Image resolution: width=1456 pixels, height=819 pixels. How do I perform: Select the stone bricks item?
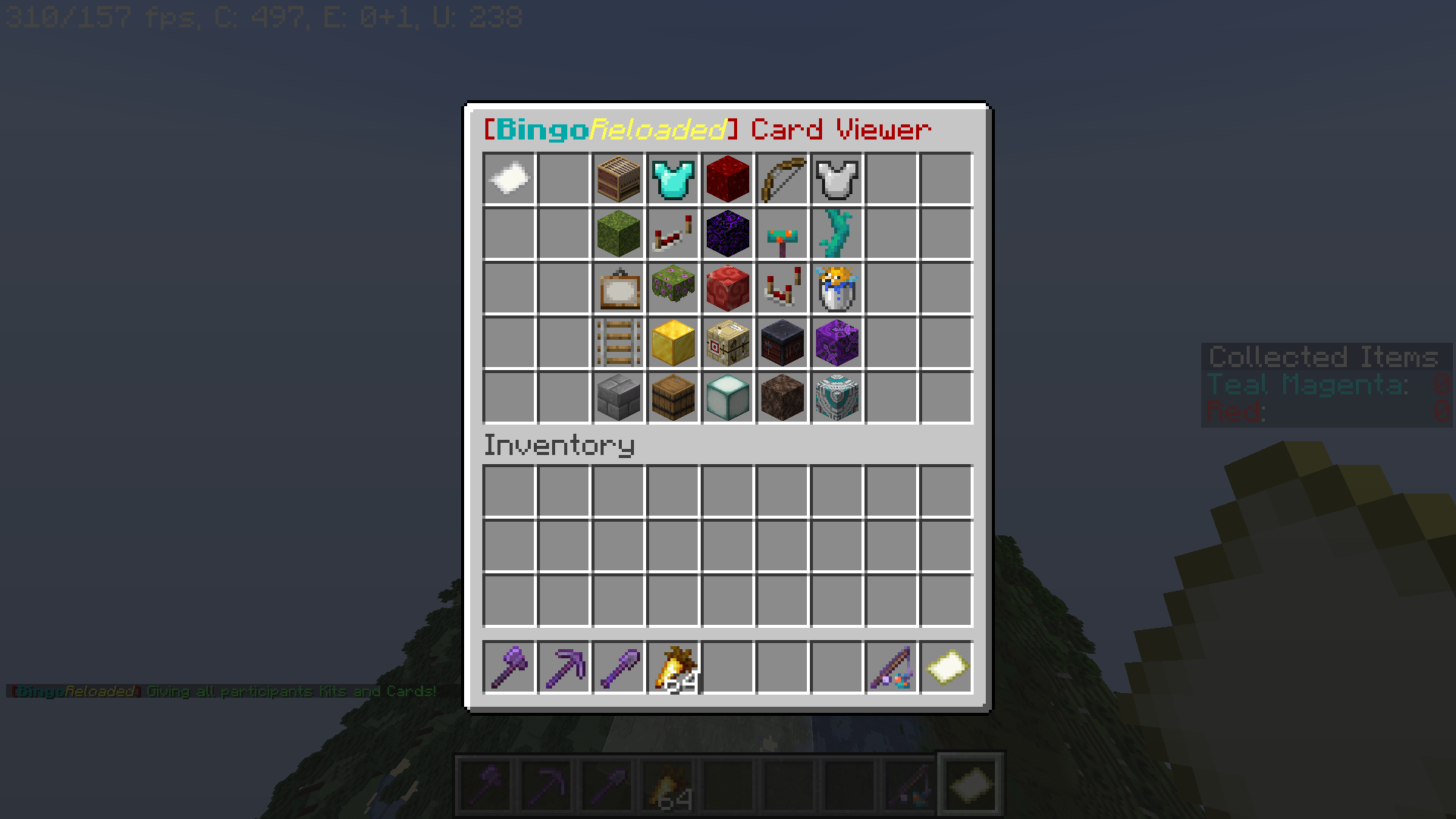(x=618, y=397)
